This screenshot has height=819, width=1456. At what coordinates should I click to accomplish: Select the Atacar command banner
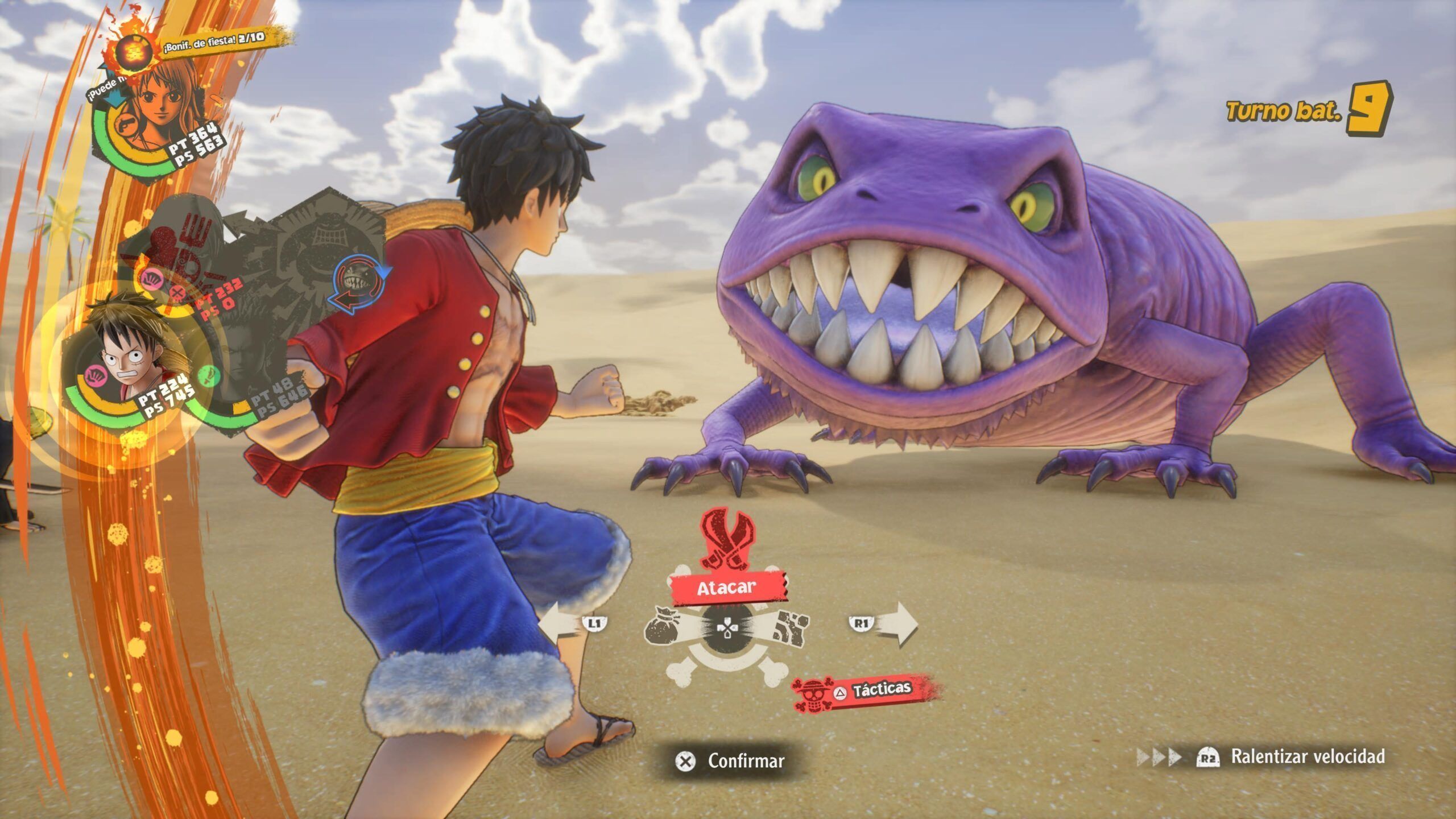727,588
